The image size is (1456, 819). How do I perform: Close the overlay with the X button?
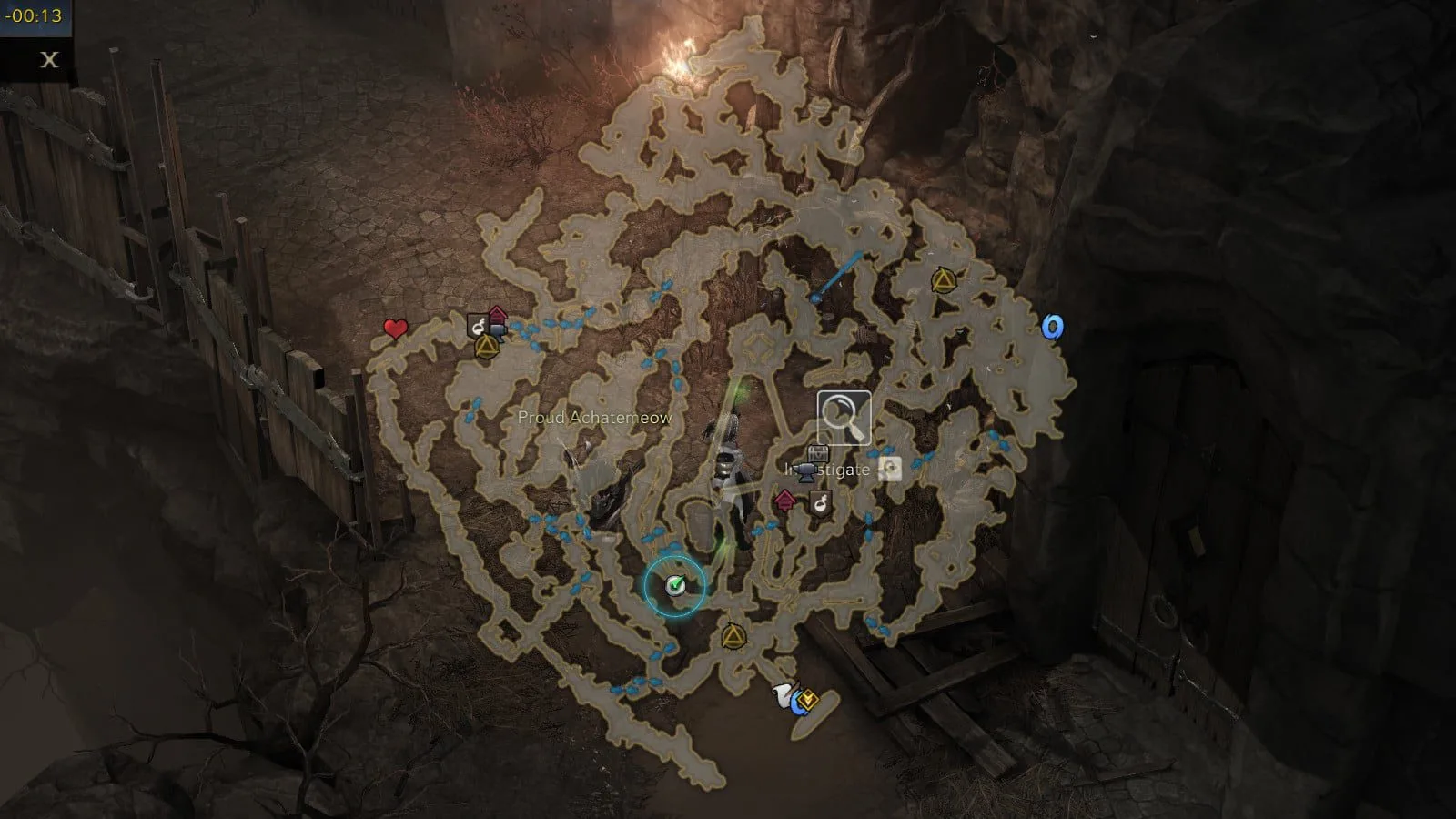[x=49, y=60]
